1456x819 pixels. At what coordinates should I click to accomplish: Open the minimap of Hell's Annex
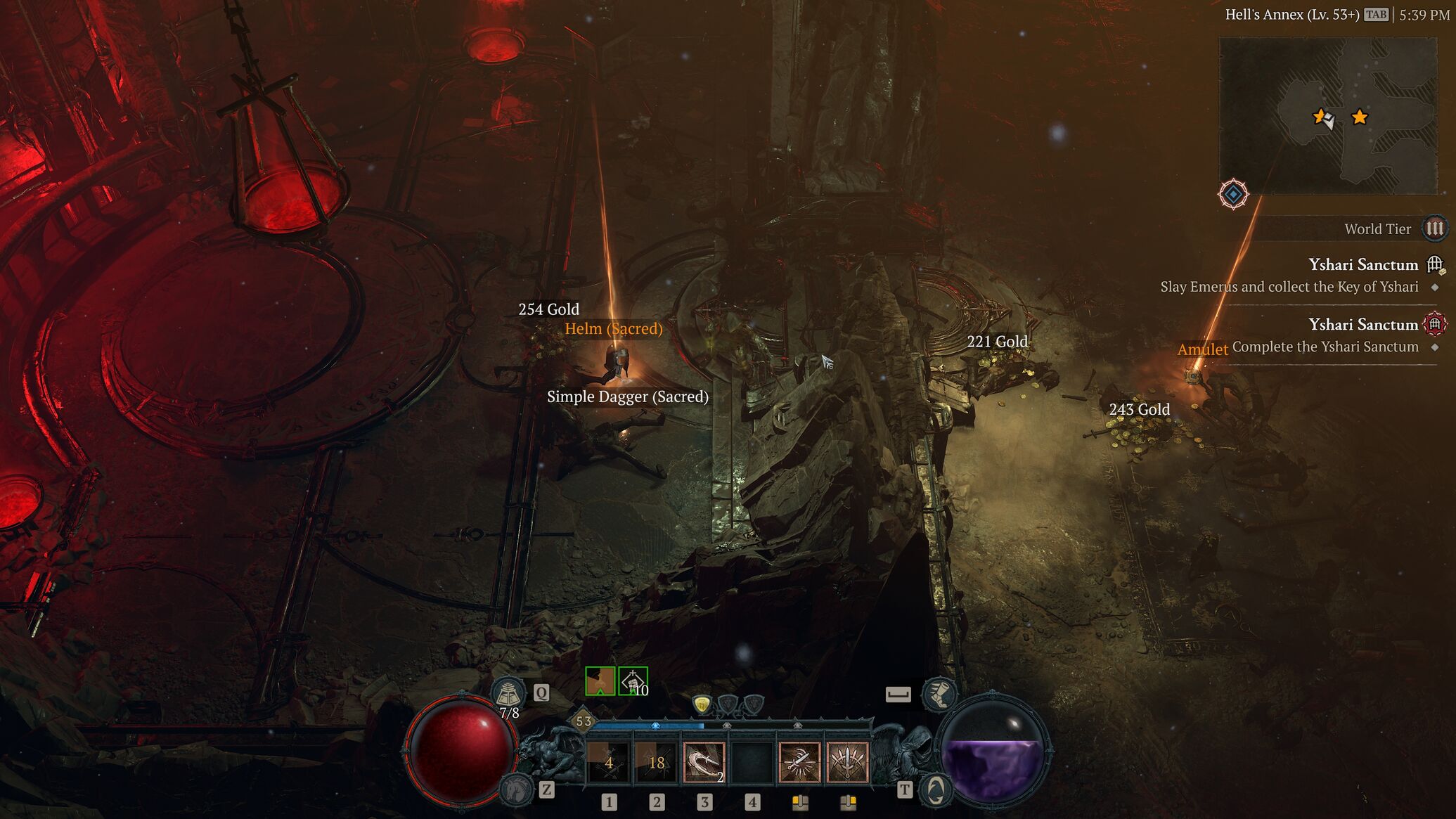click(x=1327, y=116)
